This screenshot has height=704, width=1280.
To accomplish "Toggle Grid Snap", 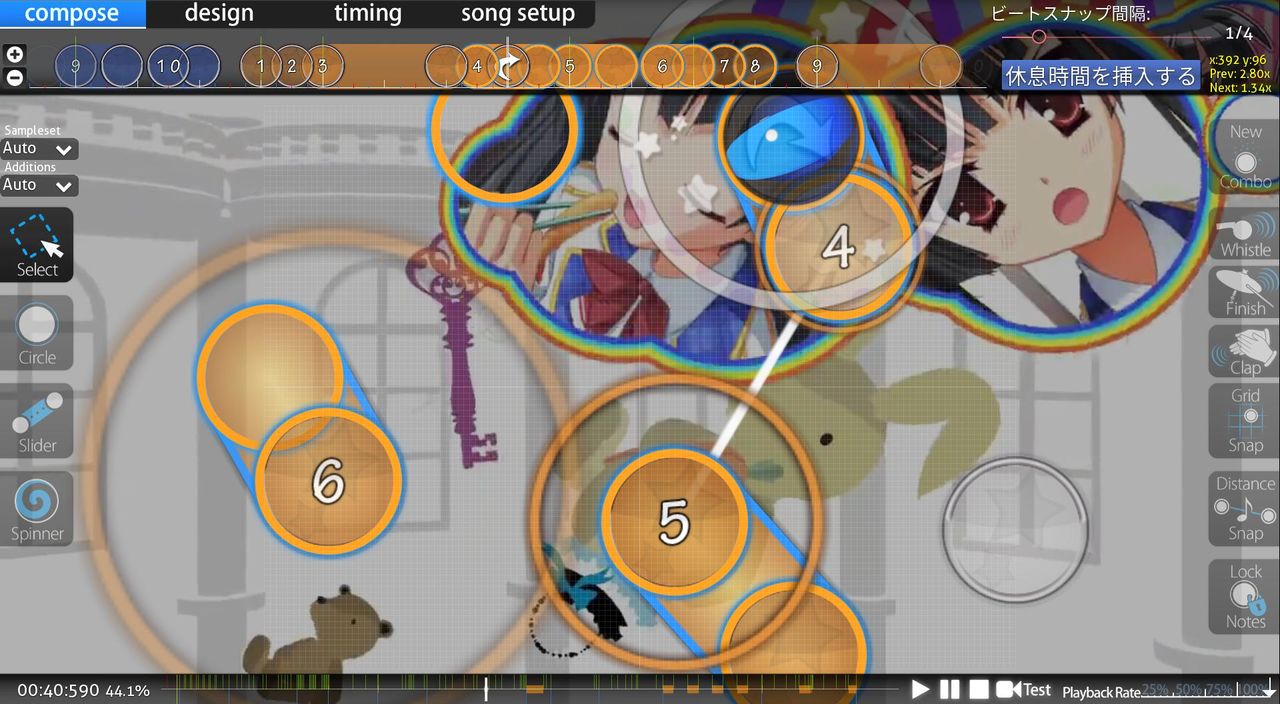I will pos(1245,421).
